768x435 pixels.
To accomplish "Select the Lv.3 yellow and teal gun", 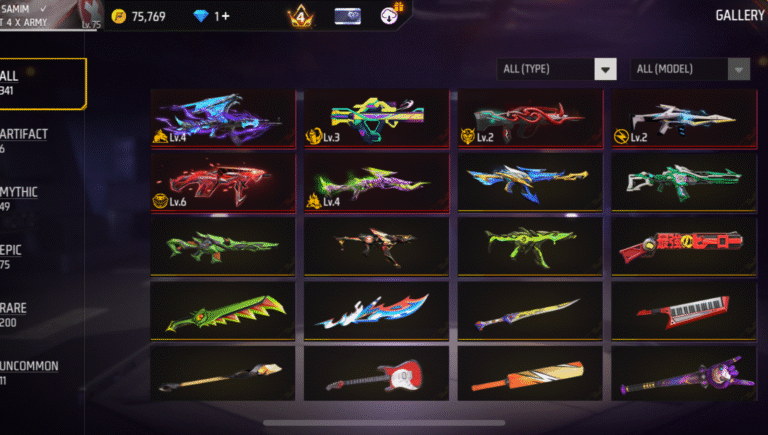I will pyautogui.click(x=377, y=117).
